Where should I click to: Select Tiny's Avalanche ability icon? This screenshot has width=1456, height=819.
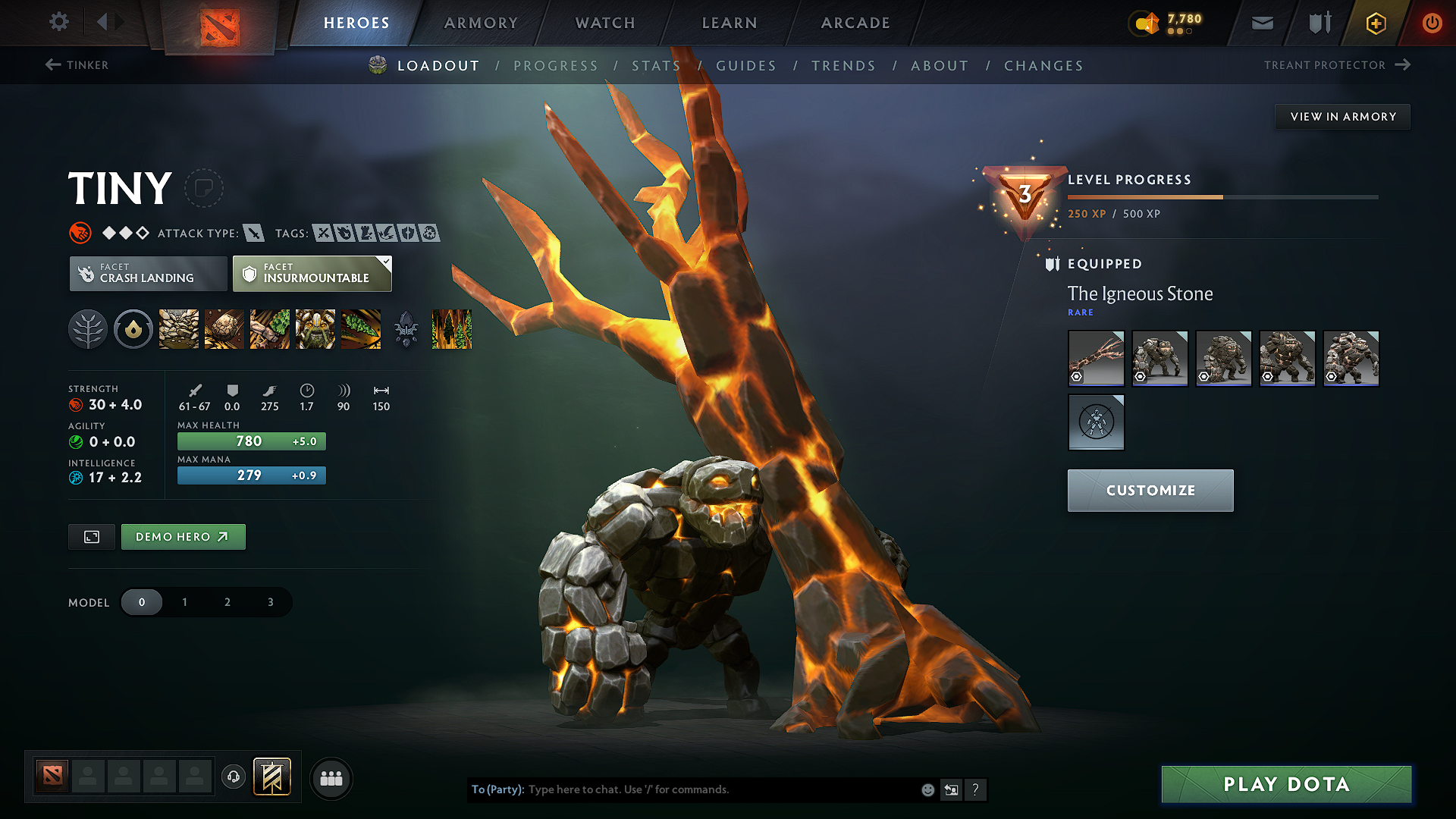pos(178,329)
